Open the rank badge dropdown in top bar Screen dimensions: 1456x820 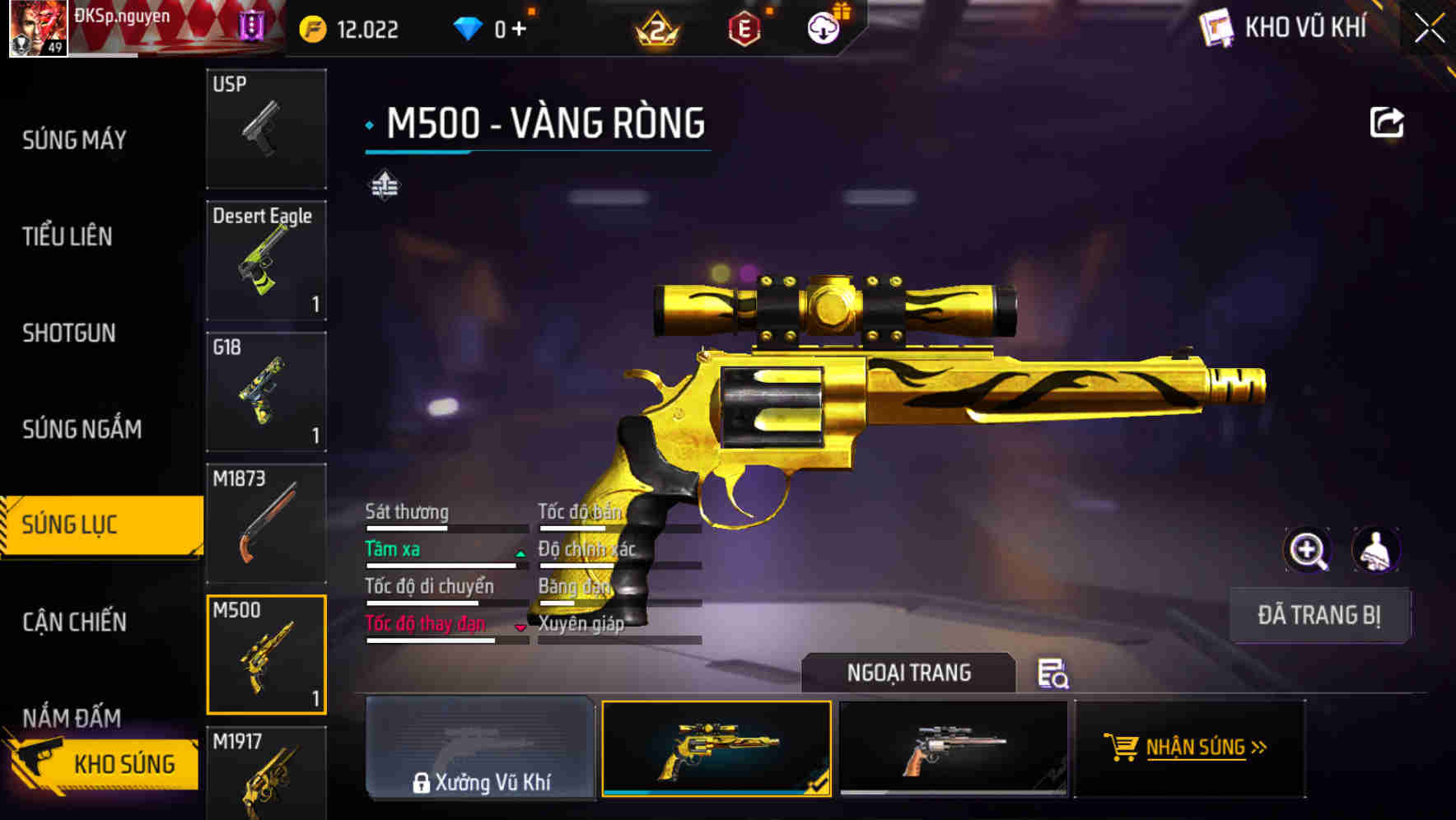tap(659, 27)
